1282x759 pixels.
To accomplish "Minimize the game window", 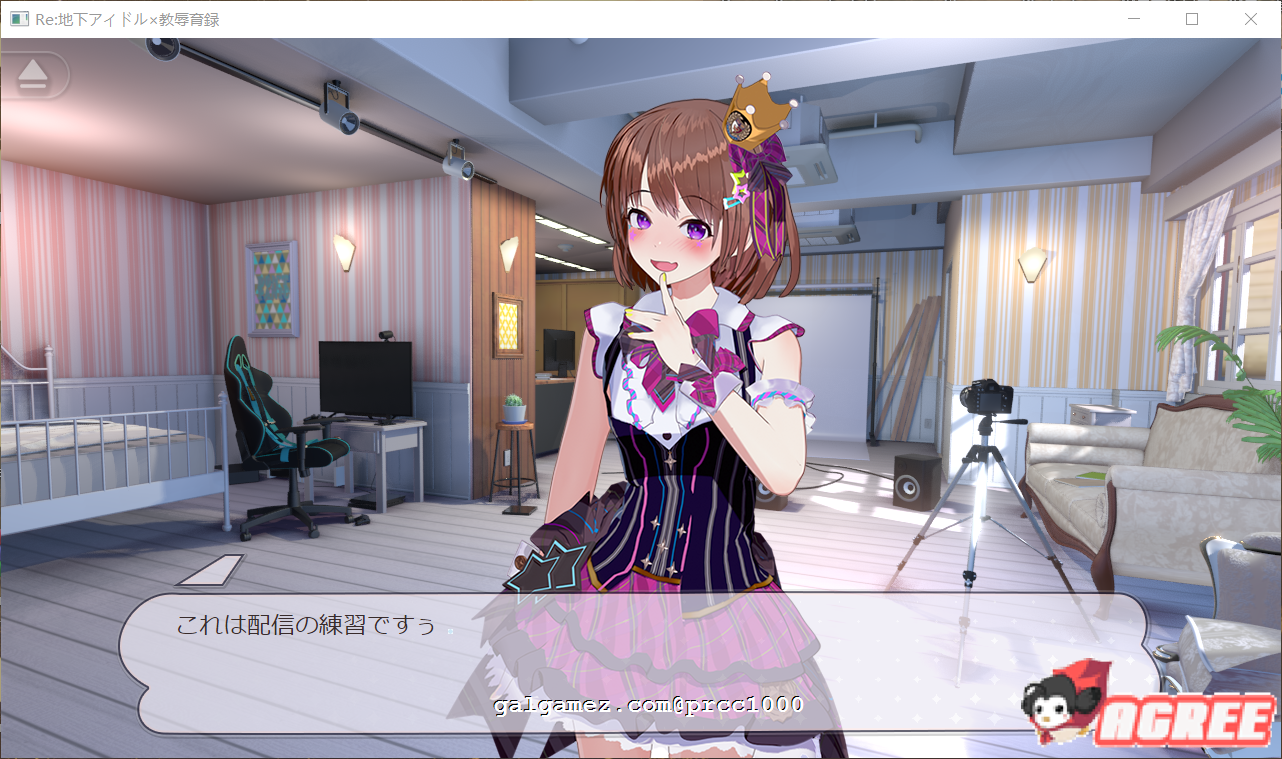I will (x=1133, y=19).
